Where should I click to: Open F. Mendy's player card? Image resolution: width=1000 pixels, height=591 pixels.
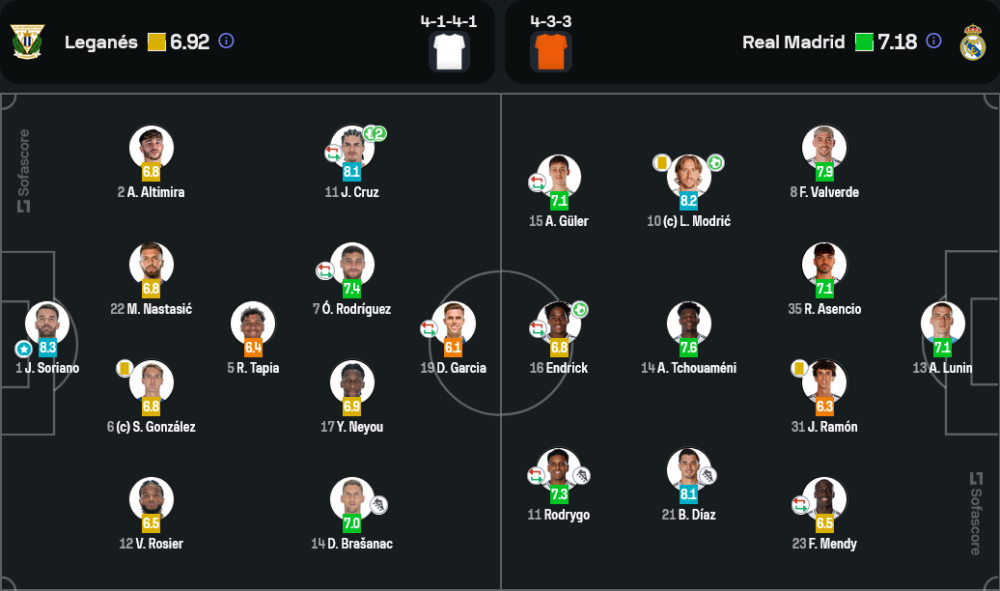click(824, 499)
